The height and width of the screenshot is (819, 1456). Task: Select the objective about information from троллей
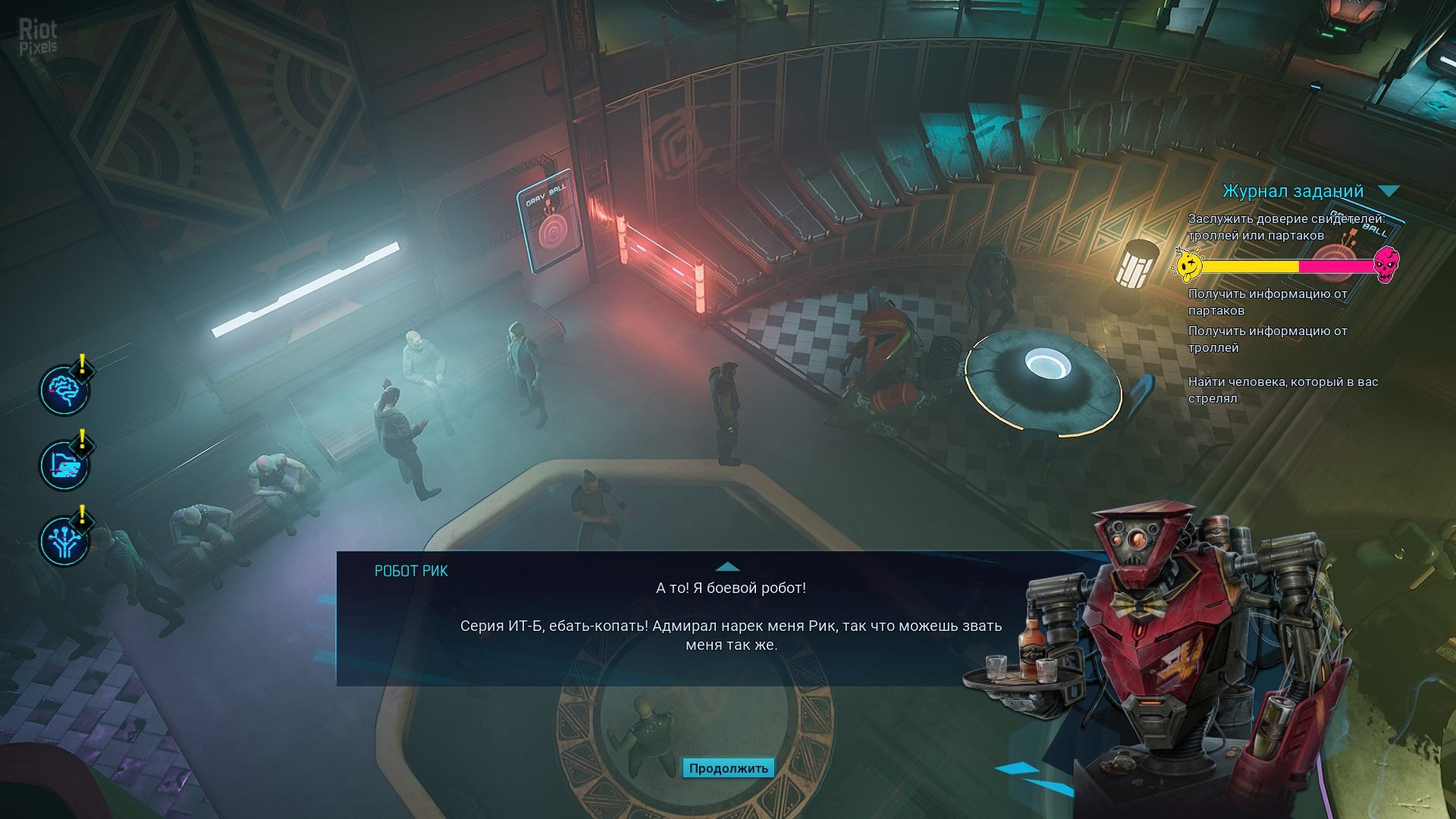tap(1267, 339)
